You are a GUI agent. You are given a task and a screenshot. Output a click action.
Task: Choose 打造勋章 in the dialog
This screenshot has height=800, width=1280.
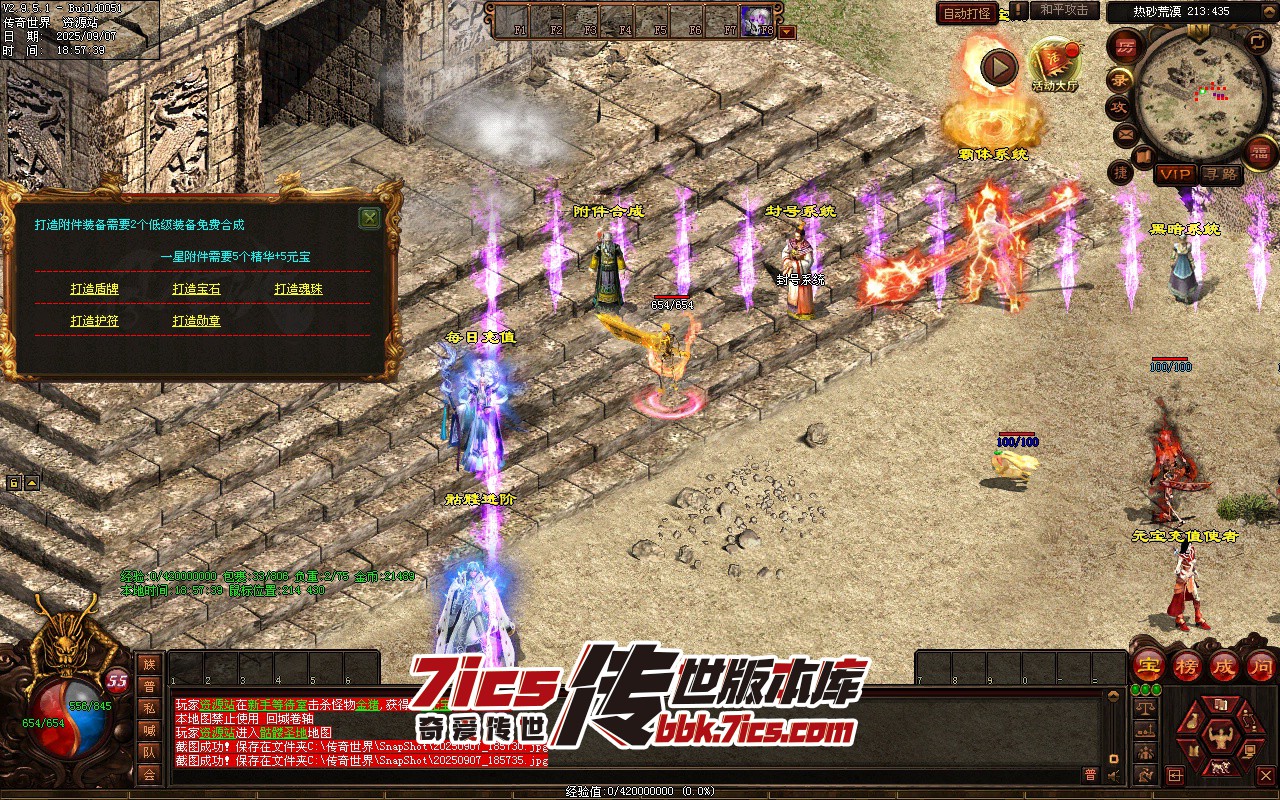tap(196, 321)
